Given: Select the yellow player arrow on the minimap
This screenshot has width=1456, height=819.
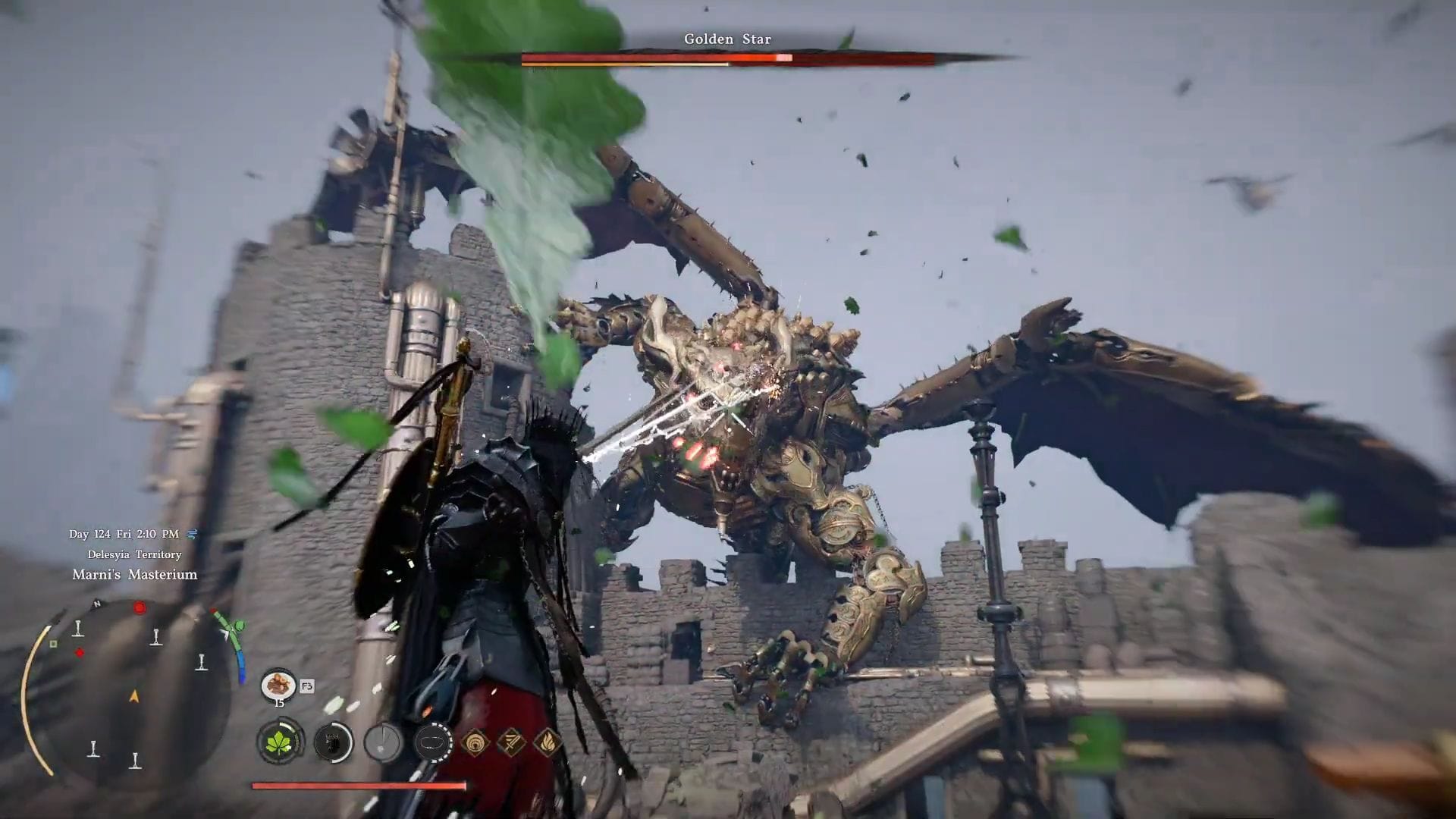Looking at the screenshot, I should click(x=133, y=696).
